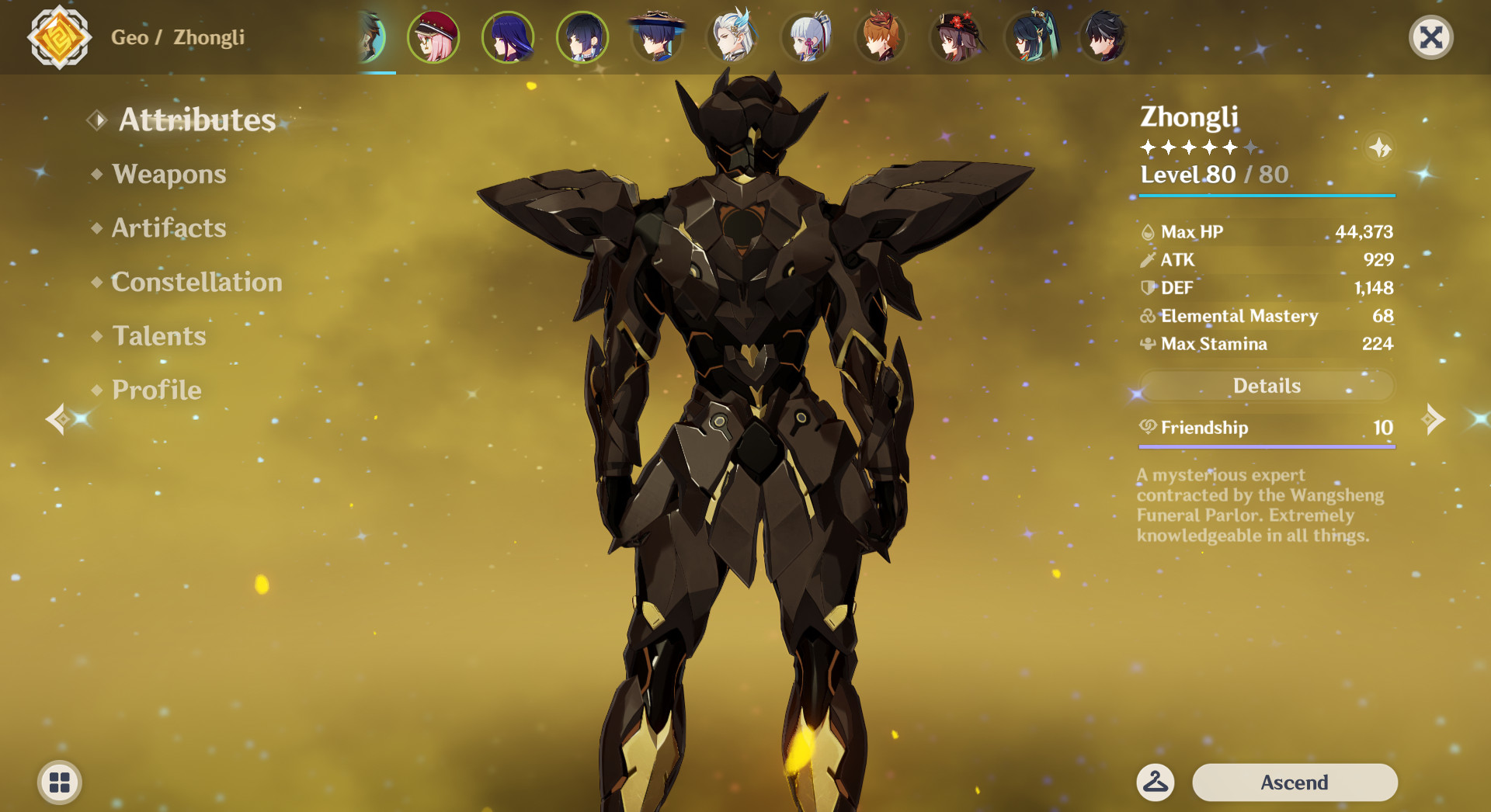Select Hu Tao's portrait icon

click(x=955, y=36)
